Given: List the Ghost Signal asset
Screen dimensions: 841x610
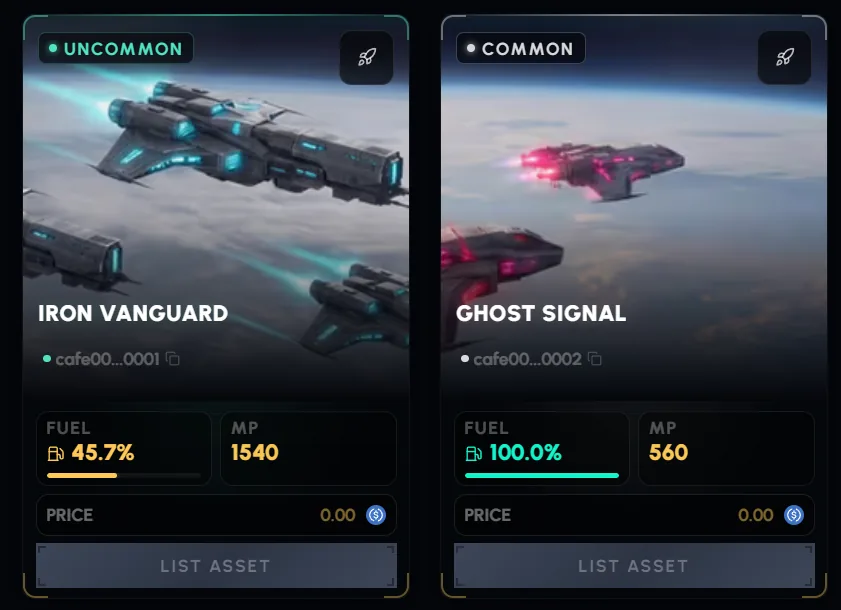Looking at the screenshot, I should pyautogui.click(x=634, y=566).
